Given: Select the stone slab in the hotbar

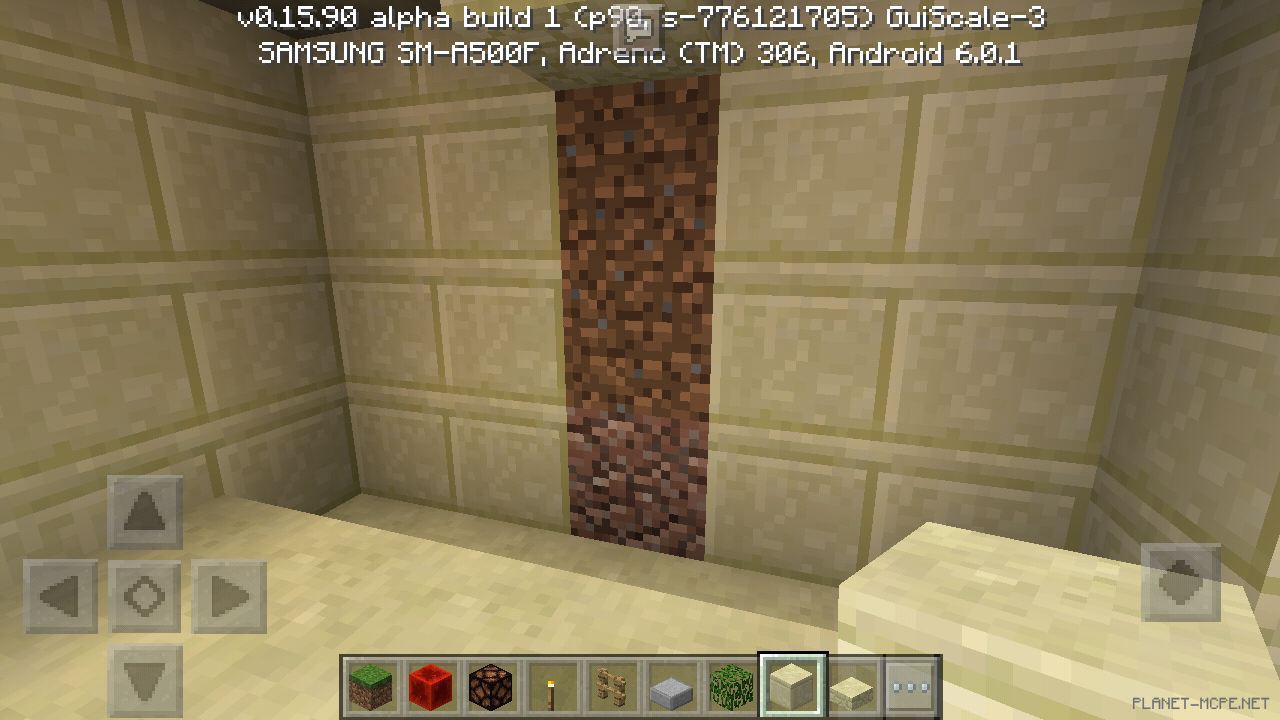Looking at the screenshot, I should (671, 686).
